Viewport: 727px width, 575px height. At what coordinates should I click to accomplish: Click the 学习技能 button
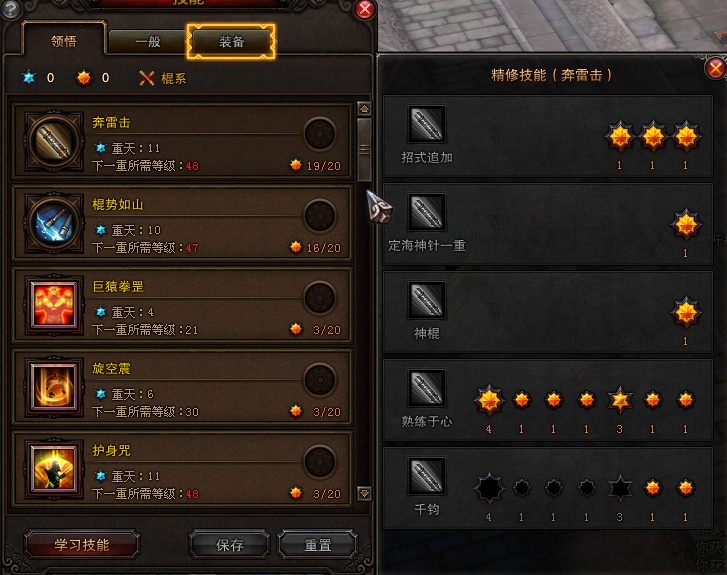pyautogui.click(x=82, y=545)
